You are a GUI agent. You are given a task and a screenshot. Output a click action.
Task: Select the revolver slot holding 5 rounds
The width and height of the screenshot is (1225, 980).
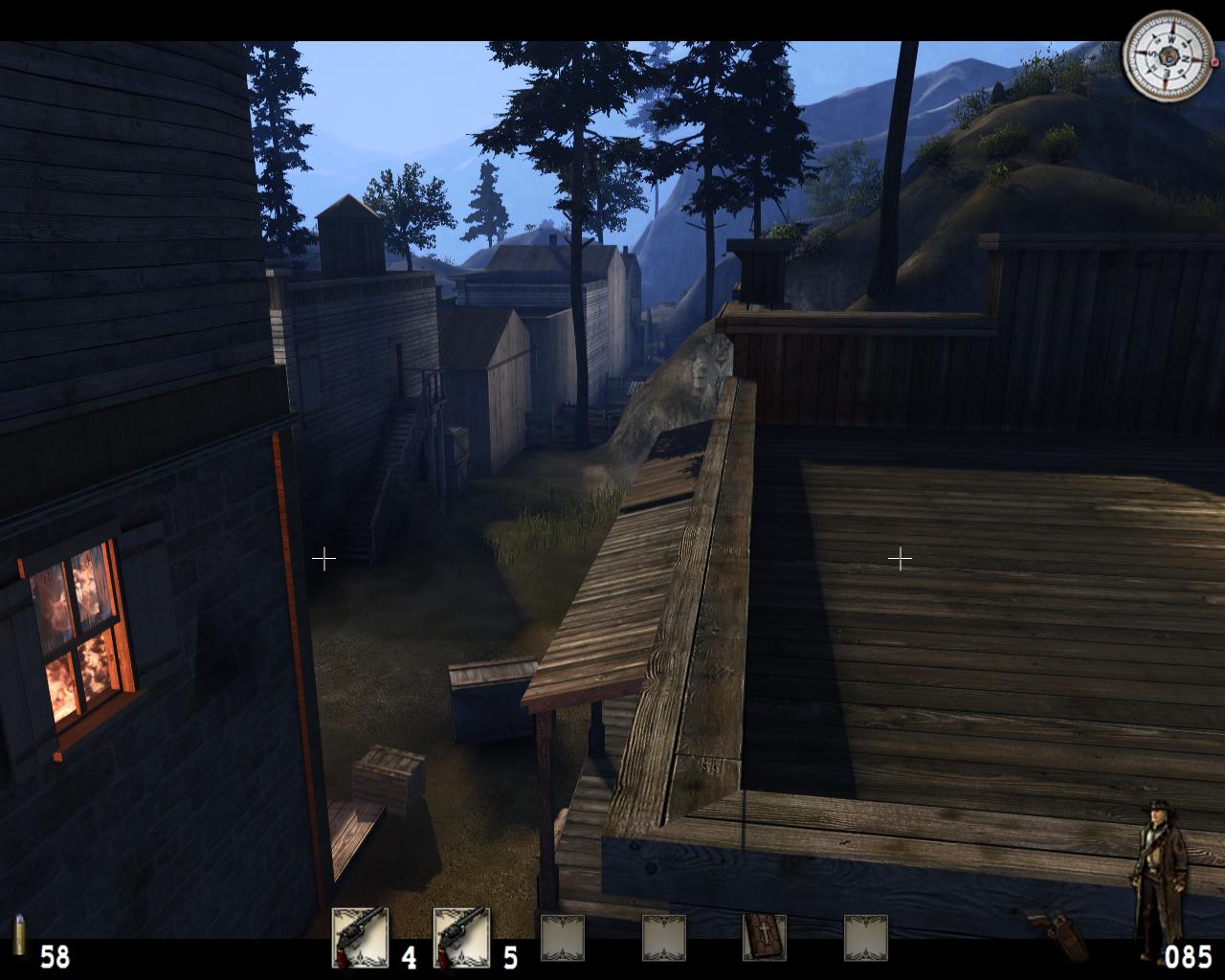coord(461,937)
